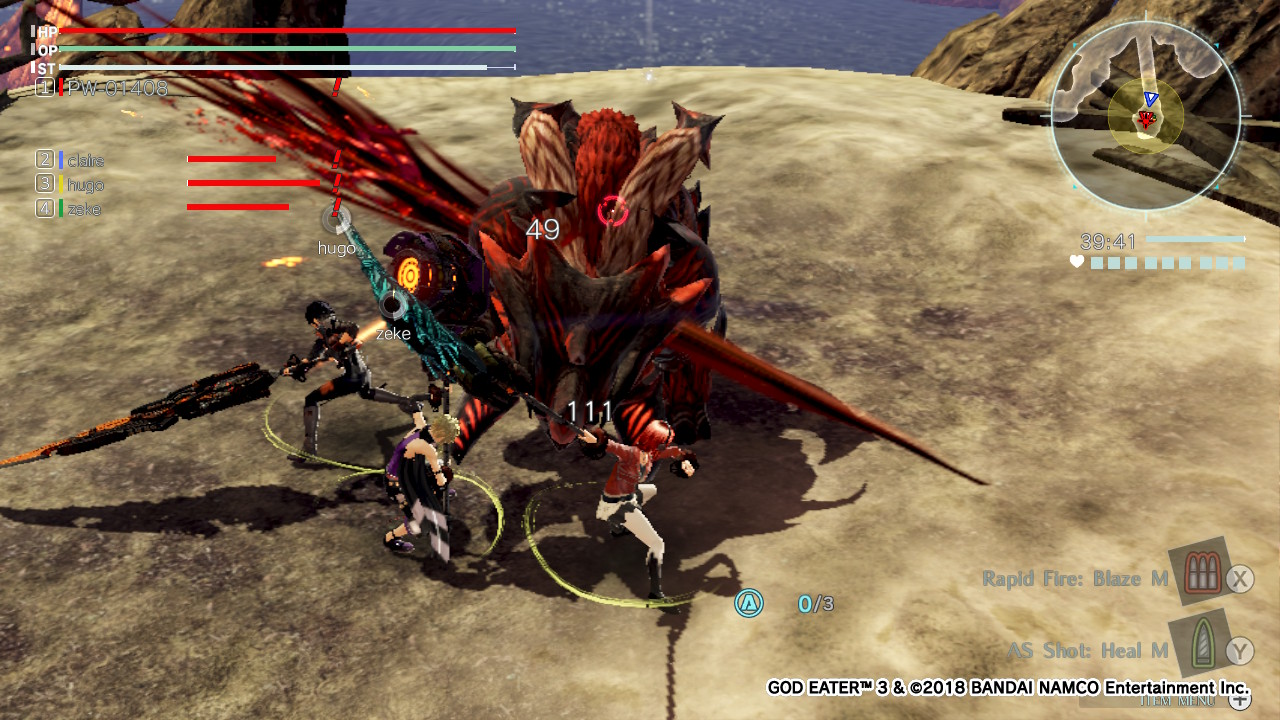Click the red player marker on the minimap
Screen dimensions: 1280x720
point(1146,118)
